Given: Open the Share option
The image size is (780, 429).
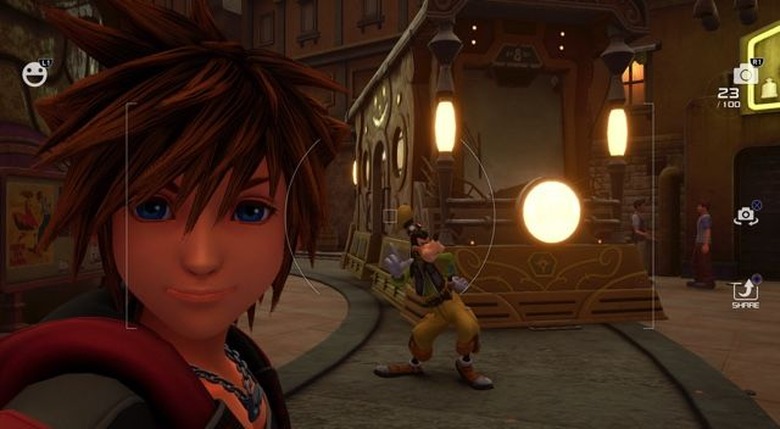Looking at the screenshot, I should [x=745, y=291].
